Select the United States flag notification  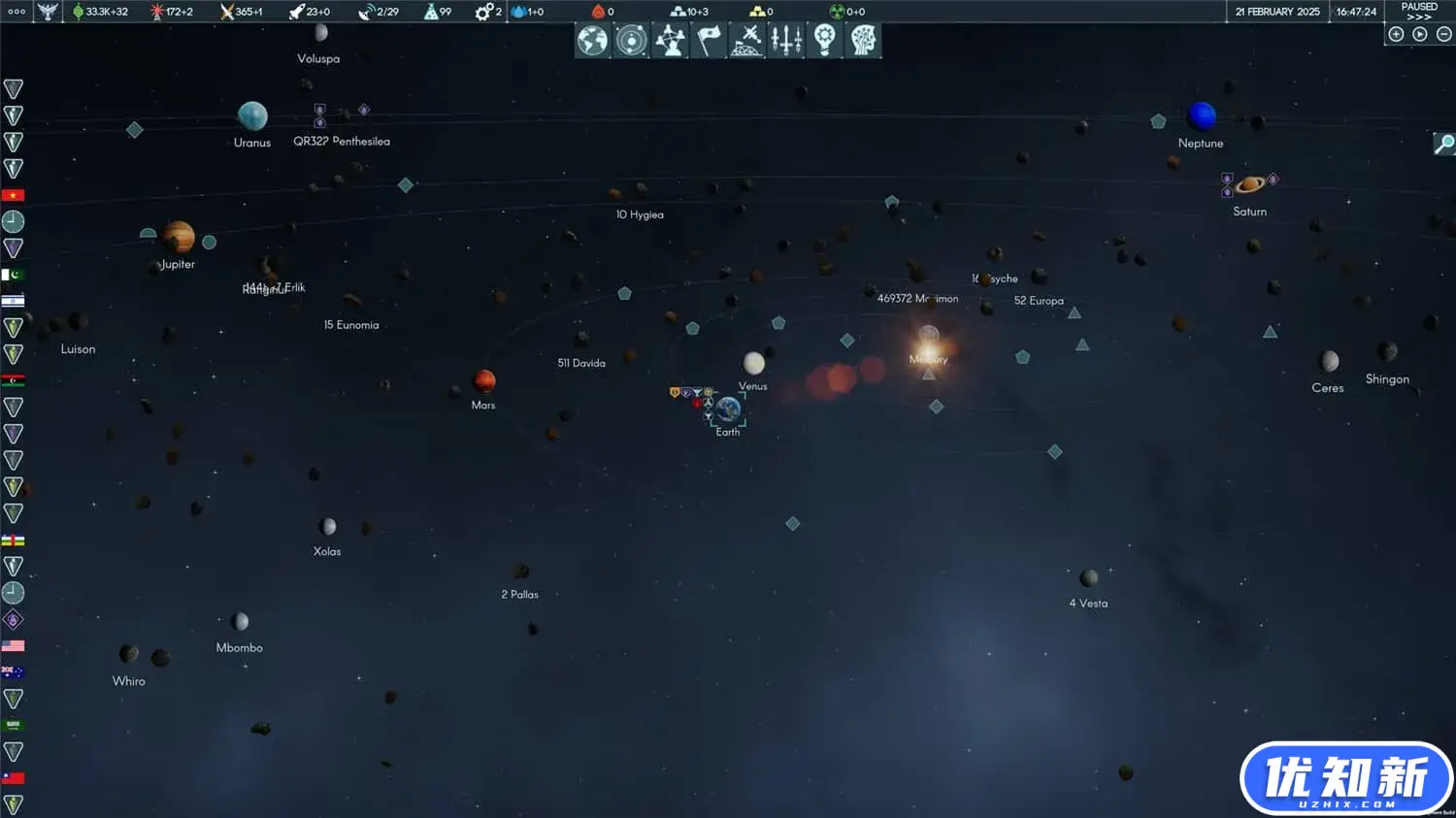pyautogui.click(x=13, y=645)
